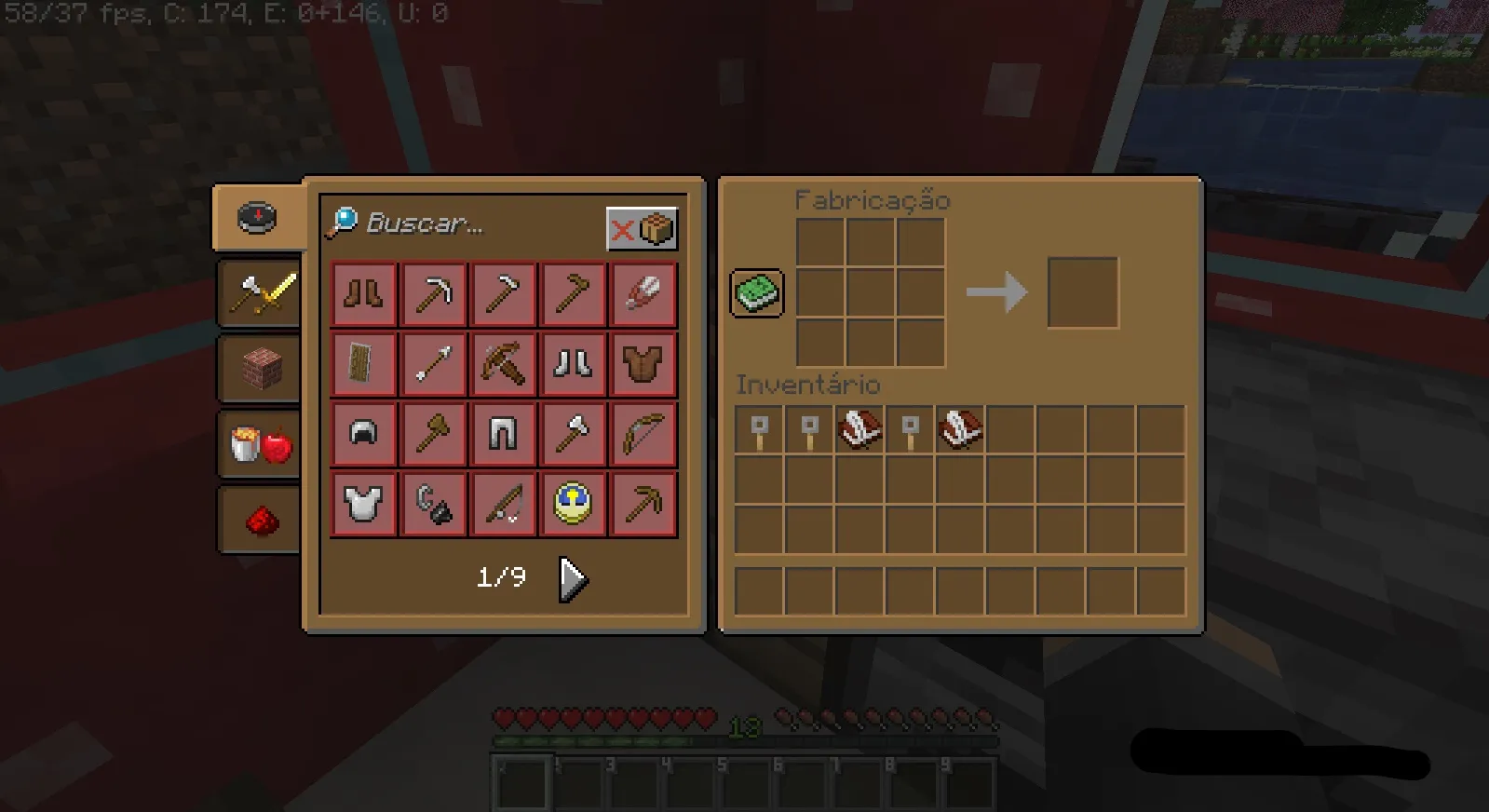This screenshot has height=812, width=1489.
Task: Clear the search with the red X
Action: pos(620,230)
